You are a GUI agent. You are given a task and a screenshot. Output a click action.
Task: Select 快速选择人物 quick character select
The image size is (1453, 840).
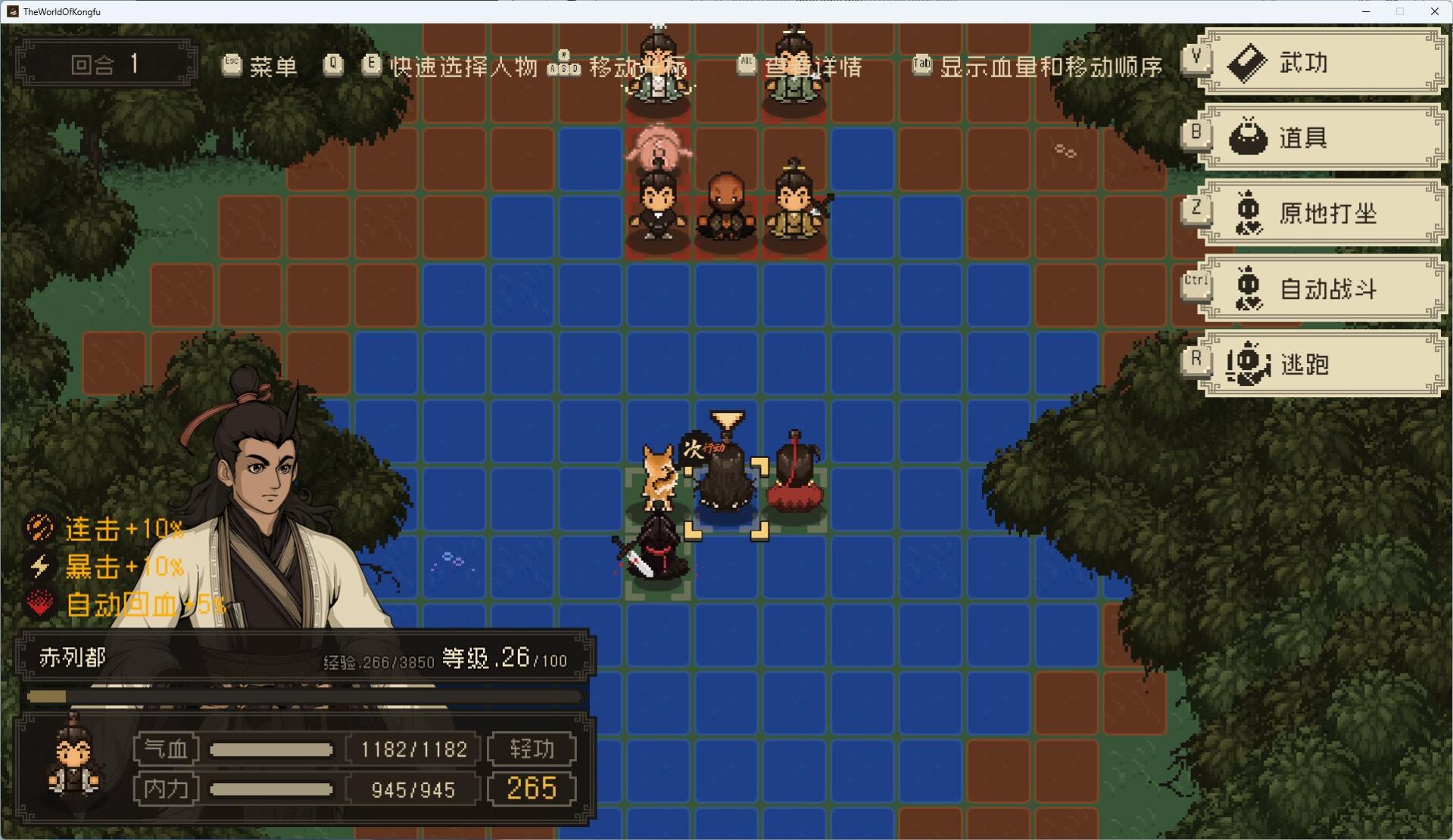coord(464,67)
